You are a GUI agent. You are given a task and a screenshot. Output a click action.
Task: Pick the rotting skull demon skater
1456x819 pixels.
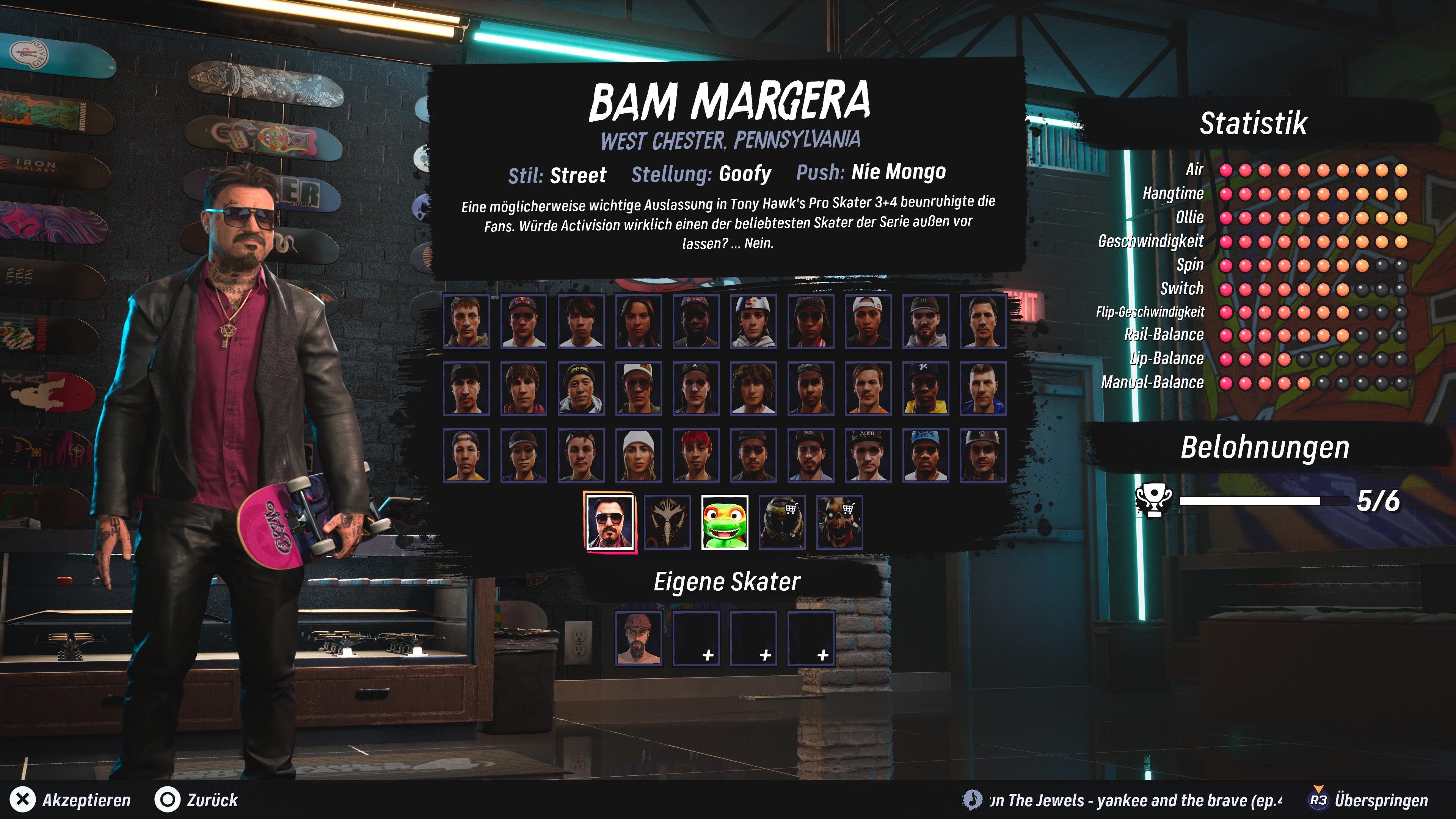click(839, 522)
